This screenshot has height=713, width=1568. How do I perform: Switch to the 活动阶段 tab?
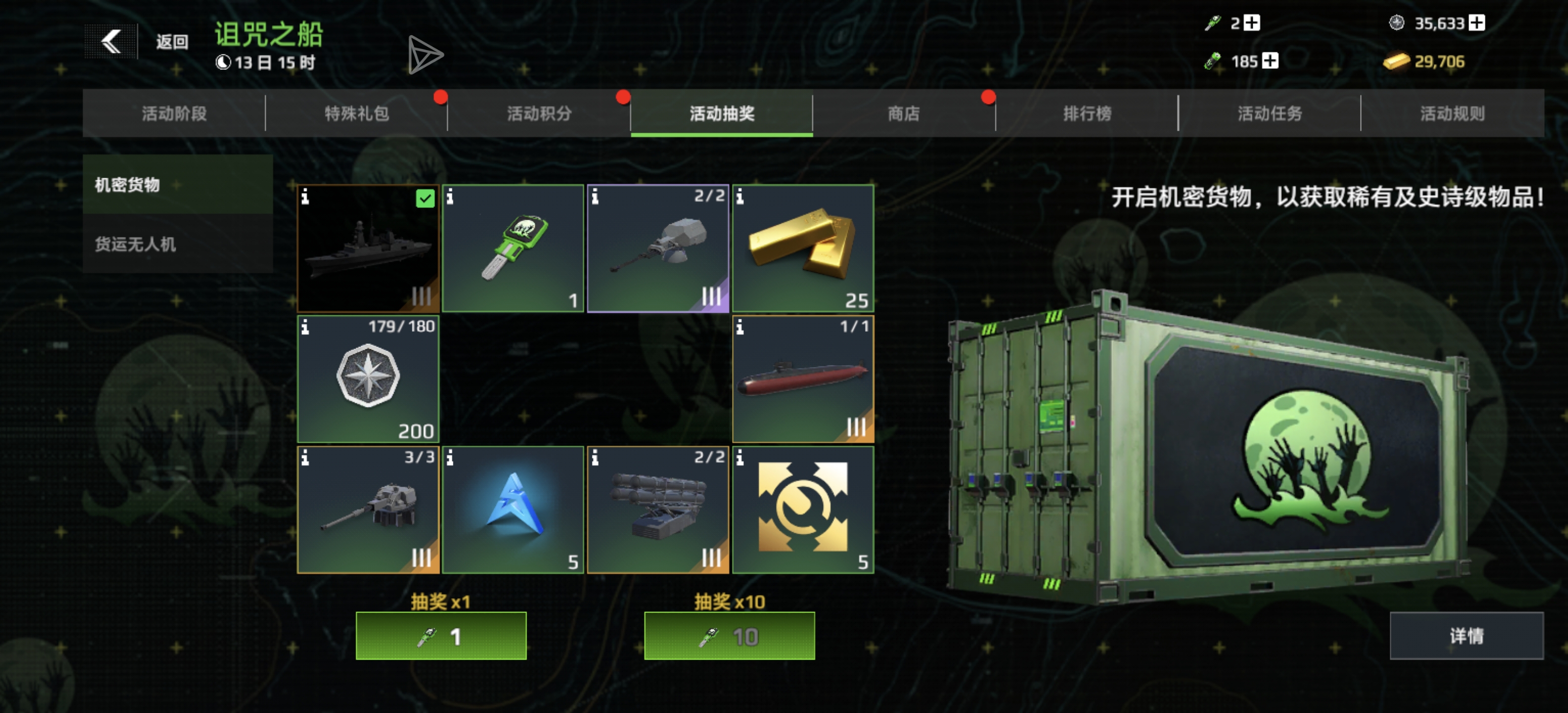point(174,113)
